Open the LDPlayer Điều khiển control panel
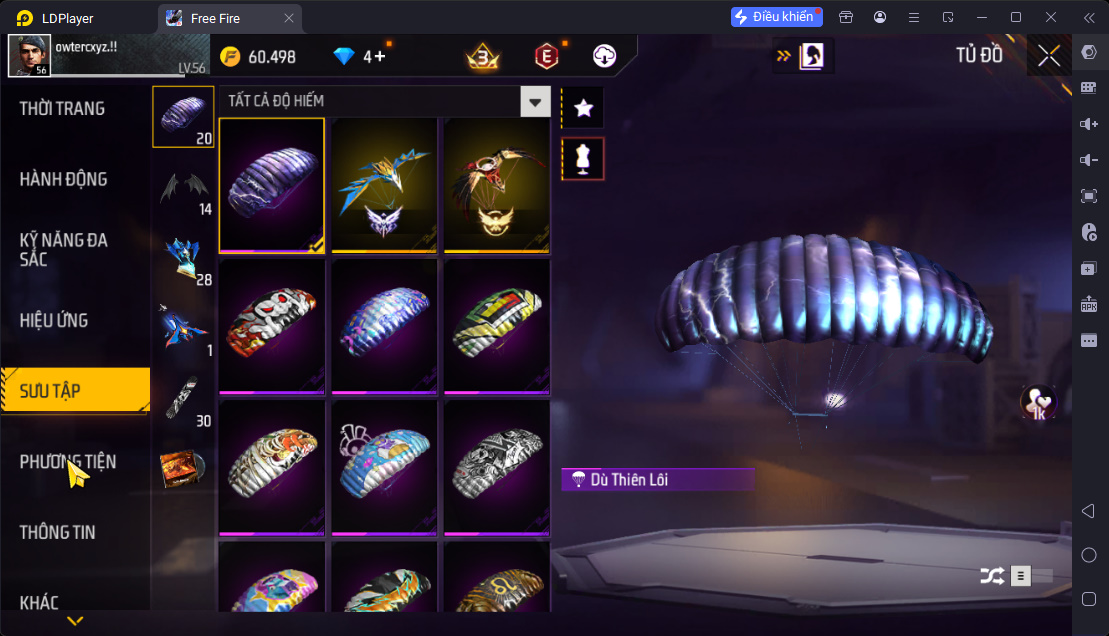The image size is (1109, 636). (x=776, y=17)
